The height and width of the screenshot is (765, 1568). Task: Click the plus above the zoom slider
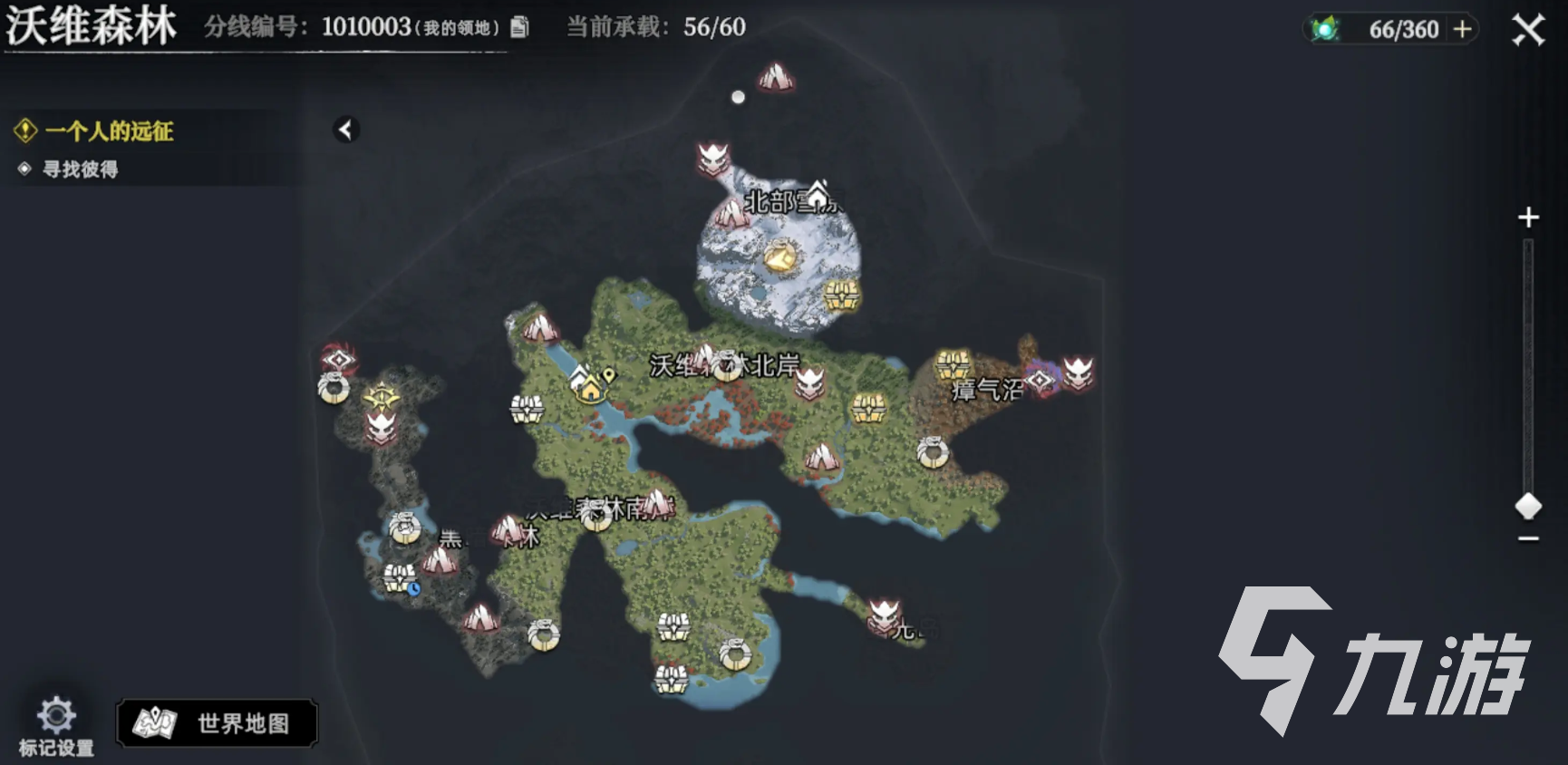pos(1528,216)
